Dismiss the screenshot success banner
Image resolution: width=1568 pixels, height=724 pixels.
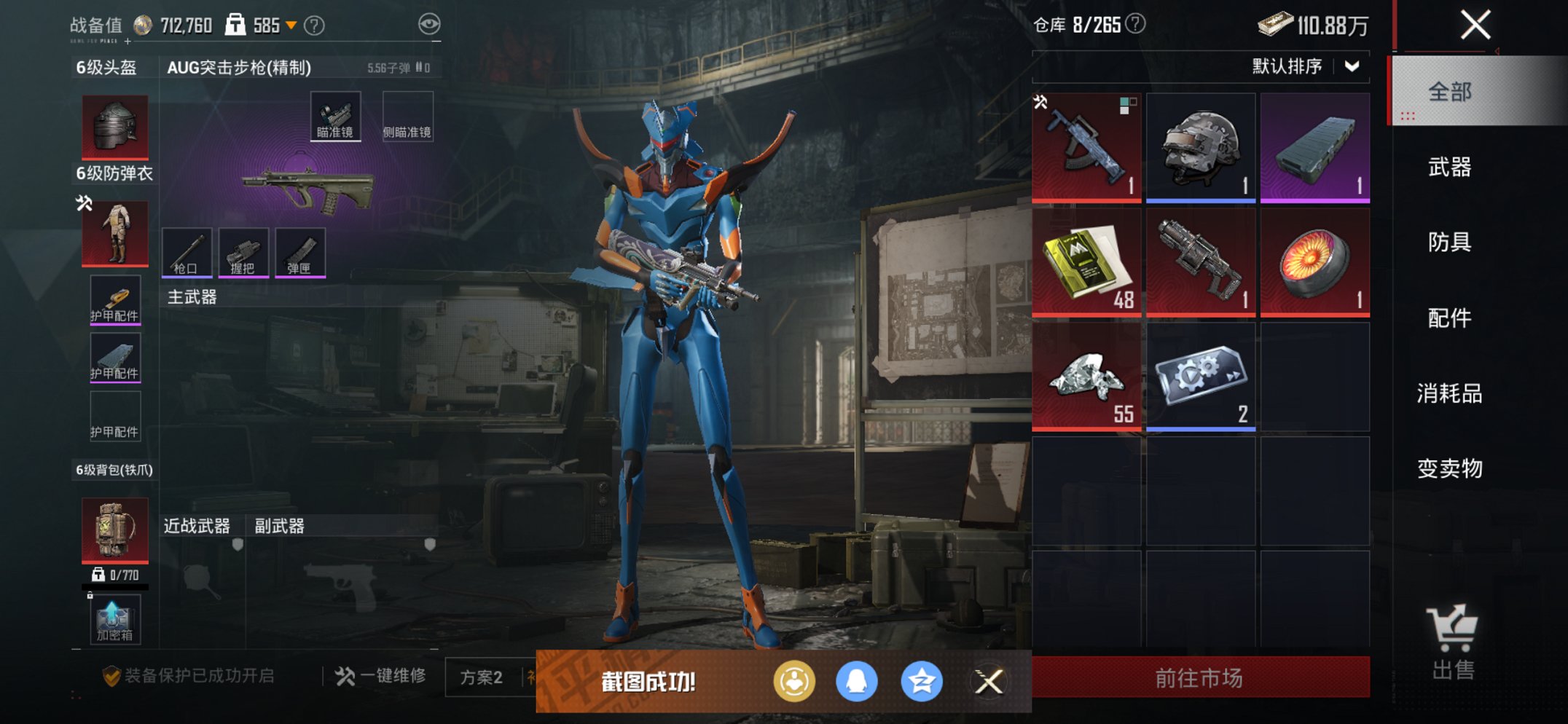(989, 682)
